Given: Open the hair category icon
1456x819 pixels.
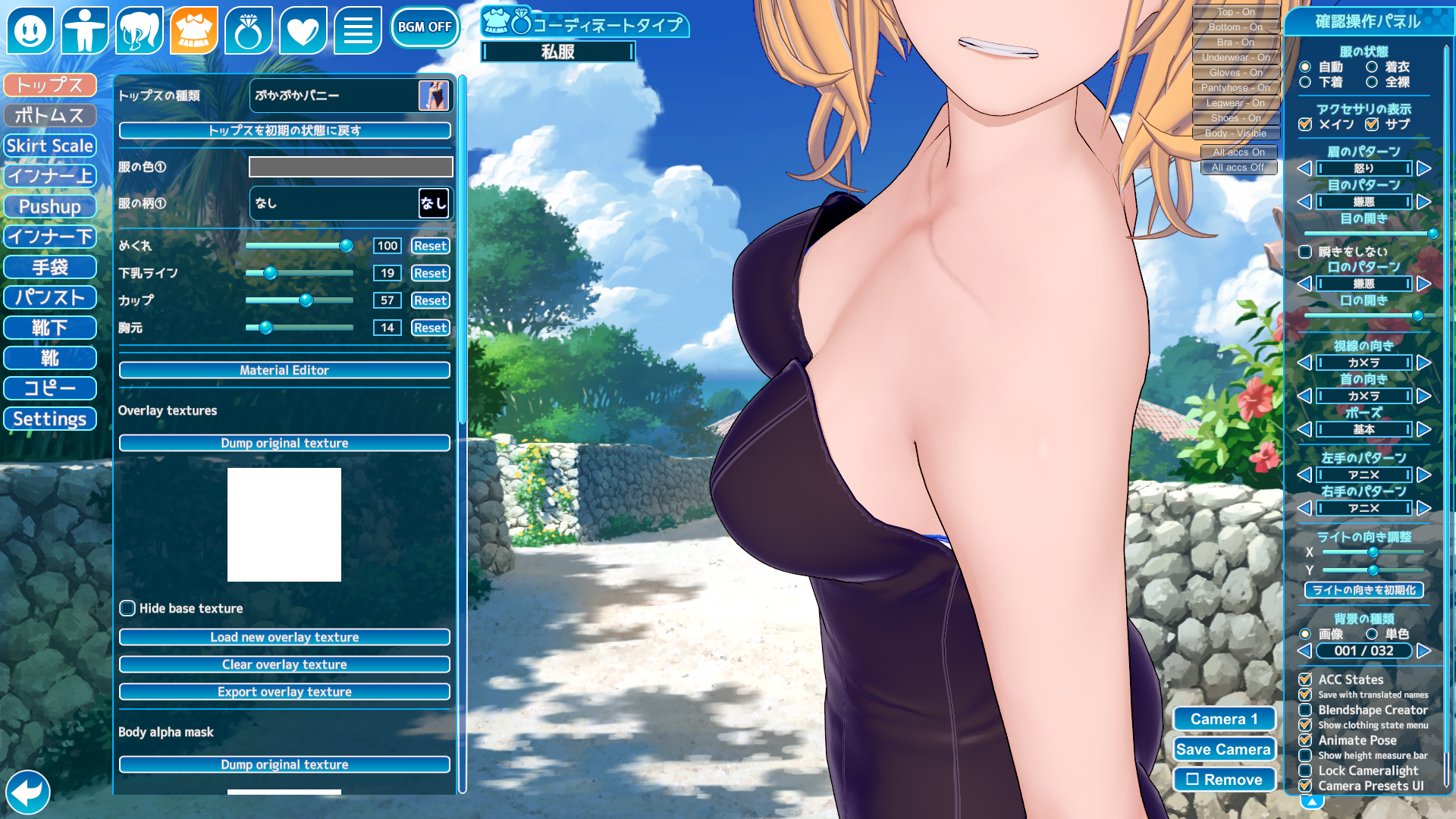Looking at the screenshot, I should point(140,30).
